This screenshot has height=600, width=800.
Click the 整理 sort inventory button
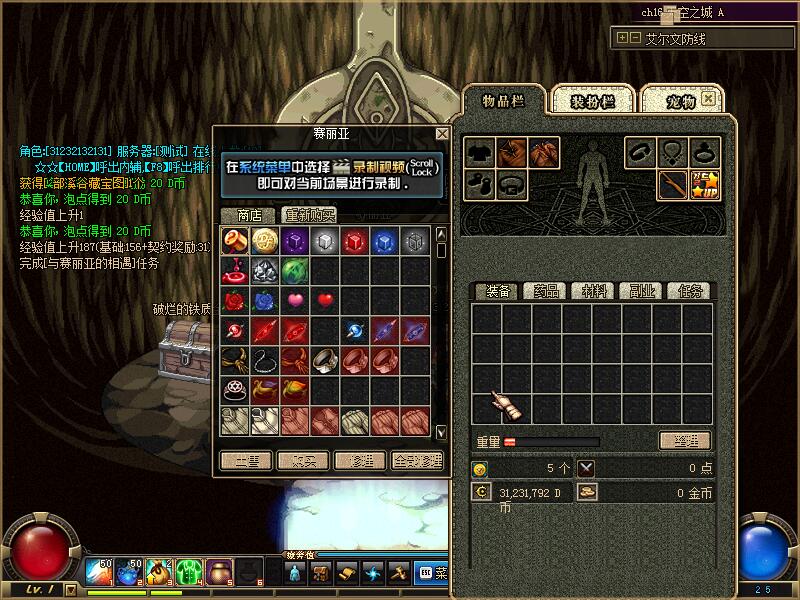coord(684,441)
